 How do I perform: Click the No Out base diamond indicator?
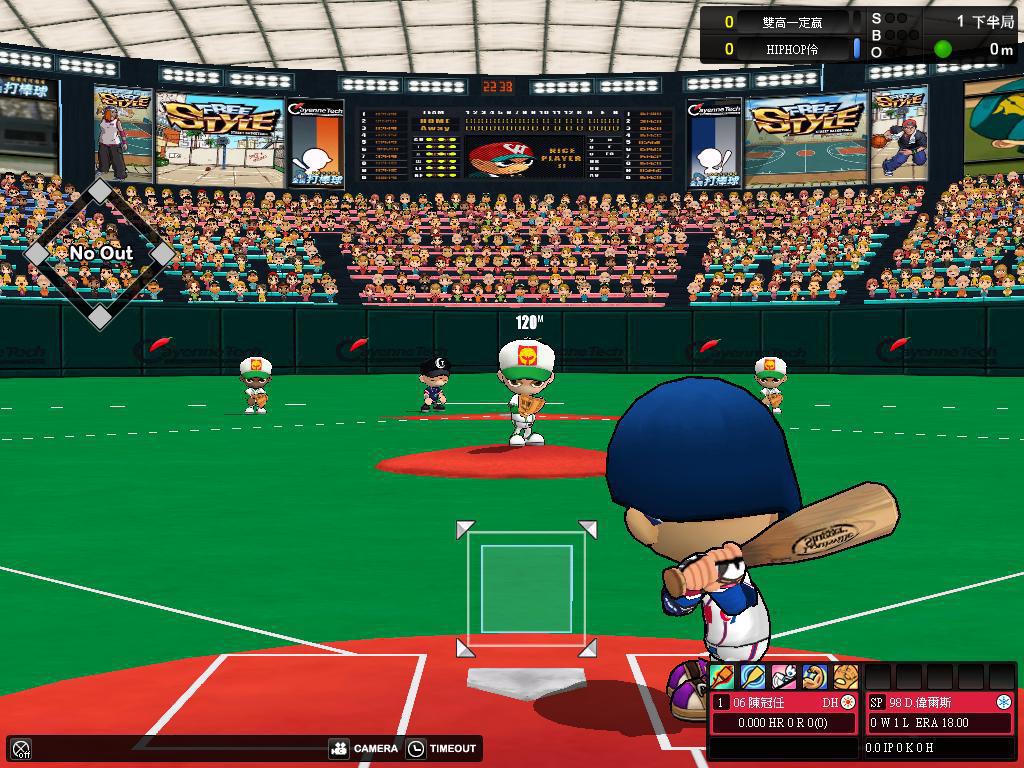point(100,254)
